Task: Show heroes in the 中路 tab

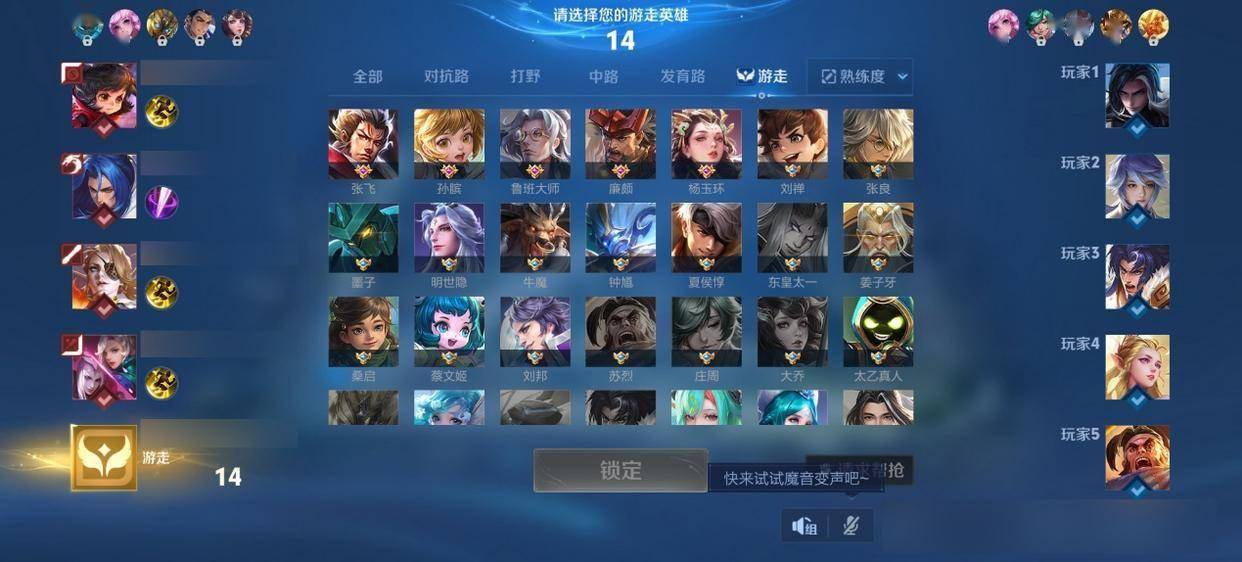Action: [603, 76]
